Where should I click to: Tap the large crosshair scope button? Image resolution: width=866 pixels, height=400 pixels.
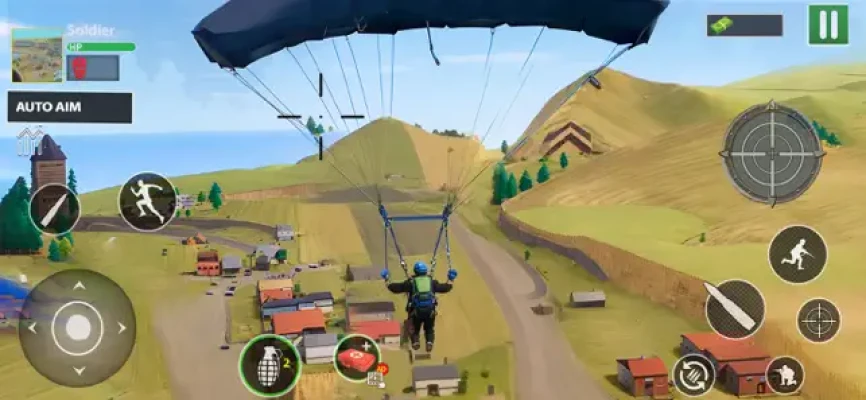click(x=772, y=153)
